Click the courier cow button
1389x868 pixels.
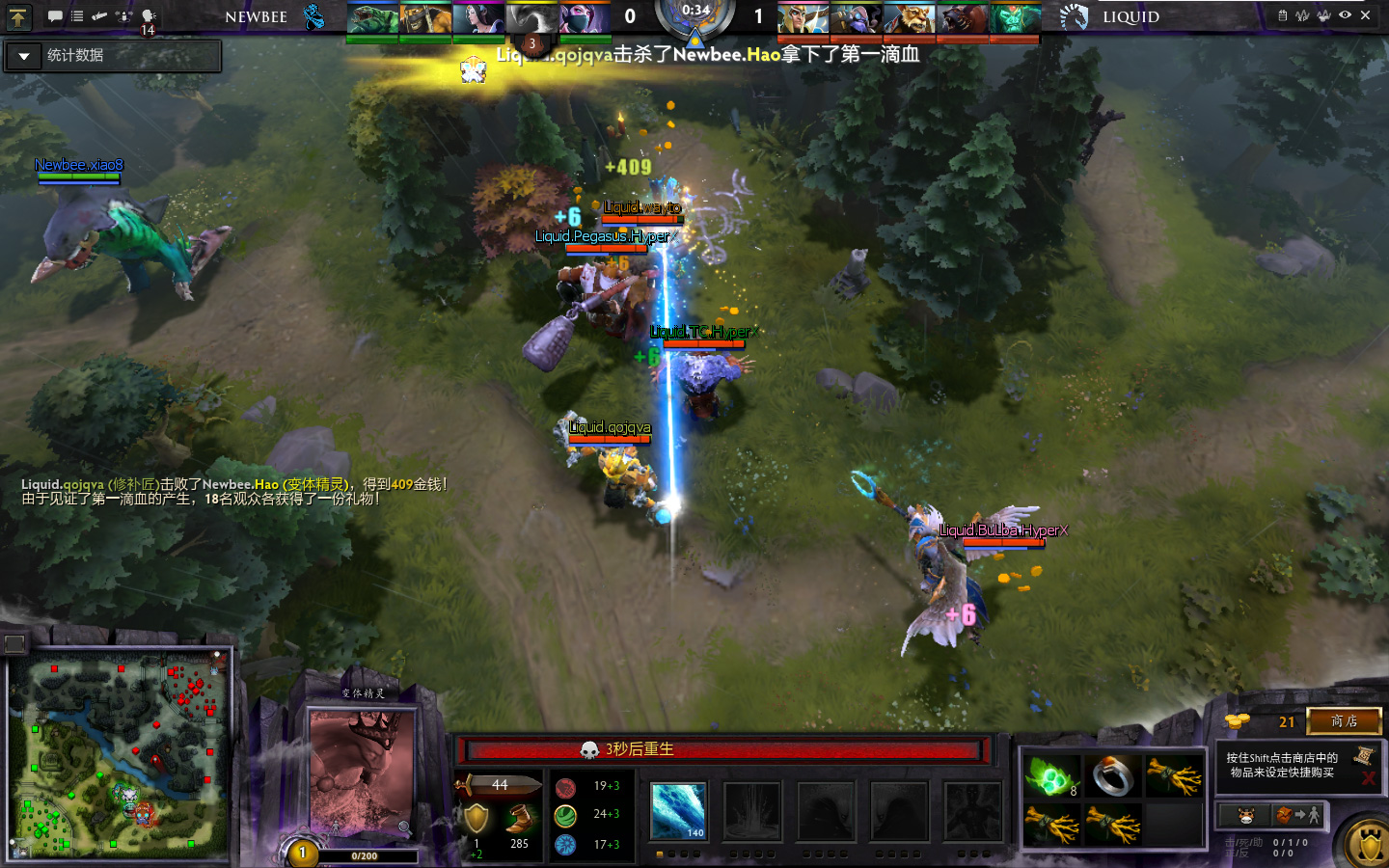pyautogui.click(x=1246, y=816)
